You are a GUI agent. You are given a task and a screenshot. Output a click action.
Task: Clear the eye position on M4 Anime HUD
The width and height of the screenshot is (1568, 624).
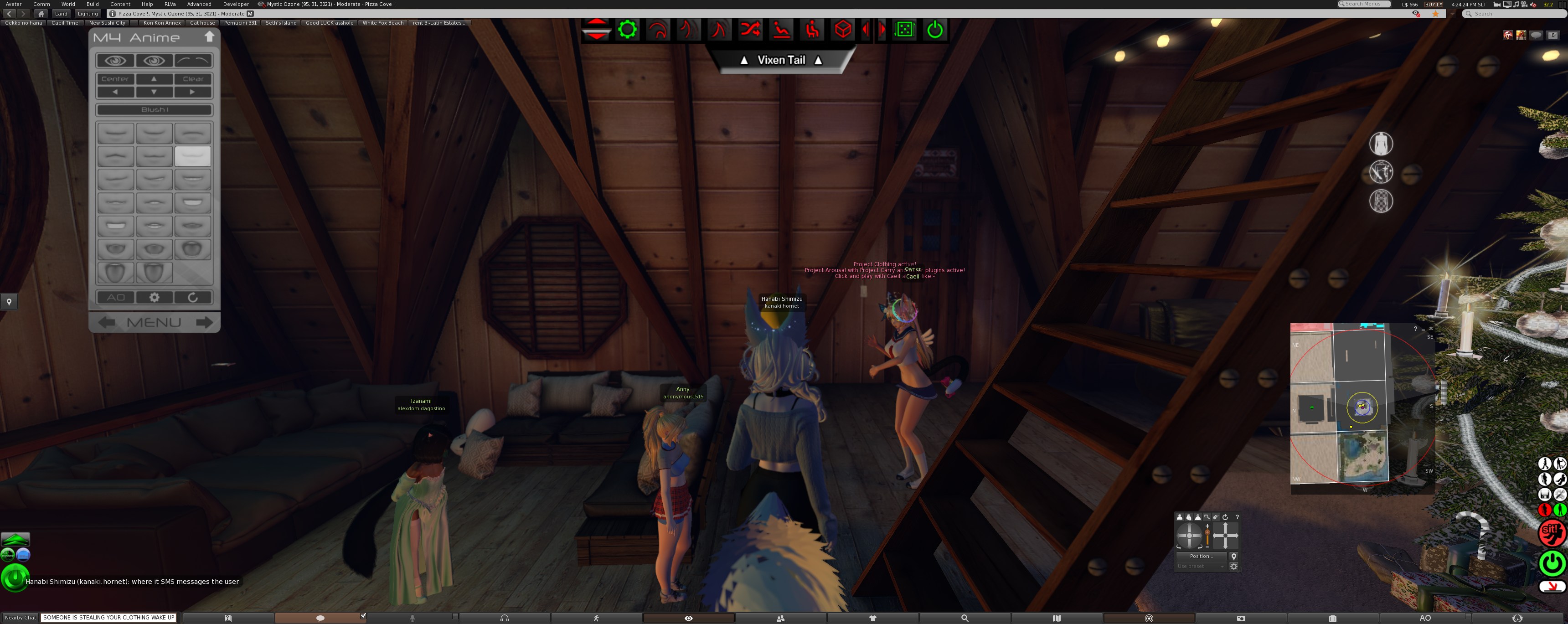coord(193,79)
